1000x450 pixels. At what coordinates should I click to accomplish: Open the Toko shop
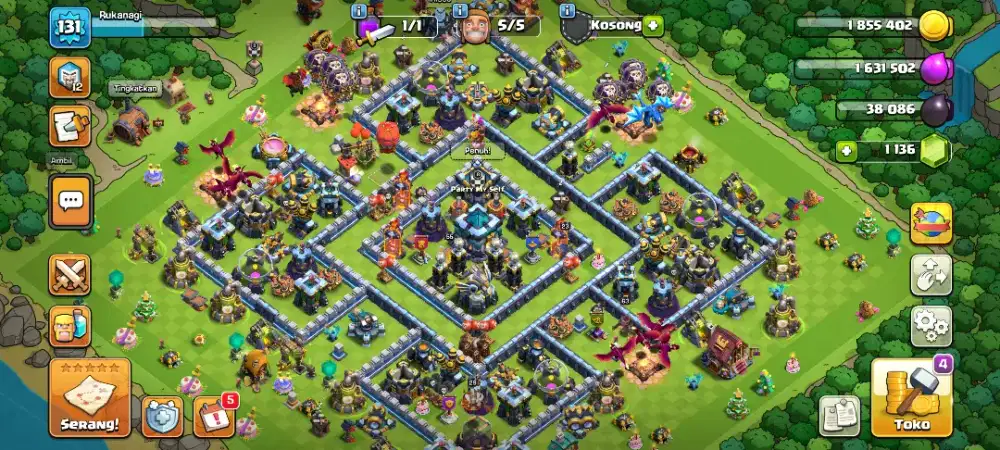(911, 398)
